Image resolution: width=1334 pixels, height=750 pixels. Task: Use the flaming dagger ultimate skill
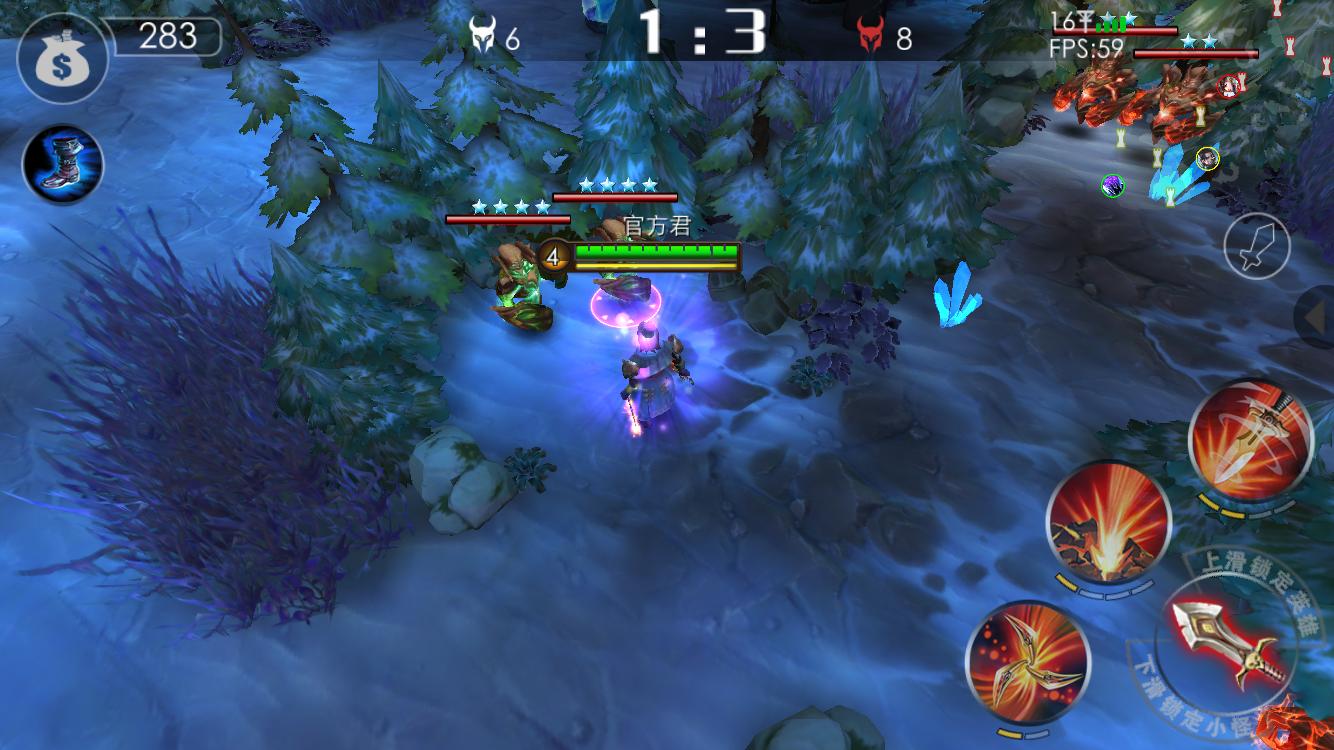[1250, 439]
